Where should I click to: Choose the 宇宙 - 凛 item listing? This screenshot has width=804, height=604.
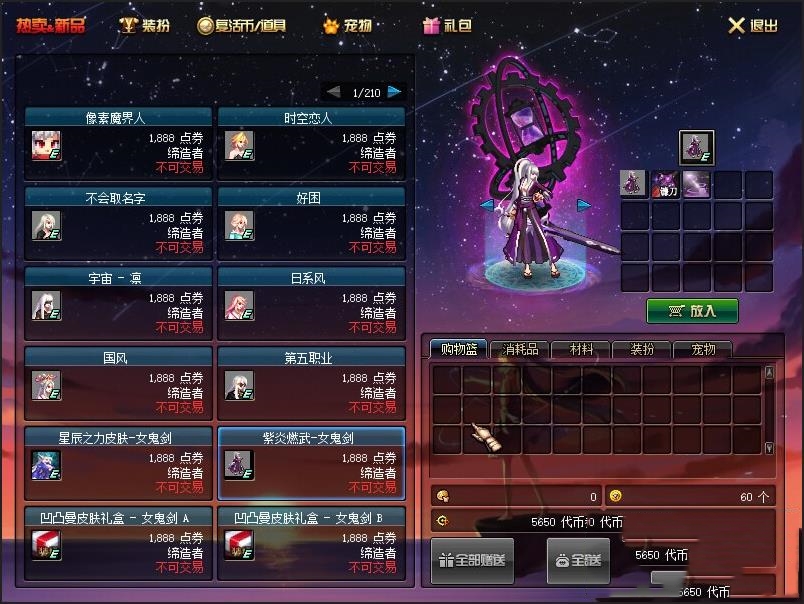coord(118,301)
